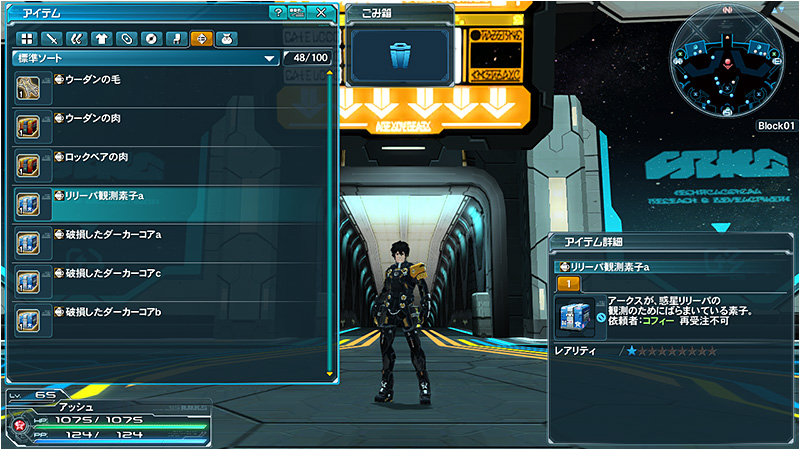Open the pouch category tab

pyautogui.click(x=225, y=39)
